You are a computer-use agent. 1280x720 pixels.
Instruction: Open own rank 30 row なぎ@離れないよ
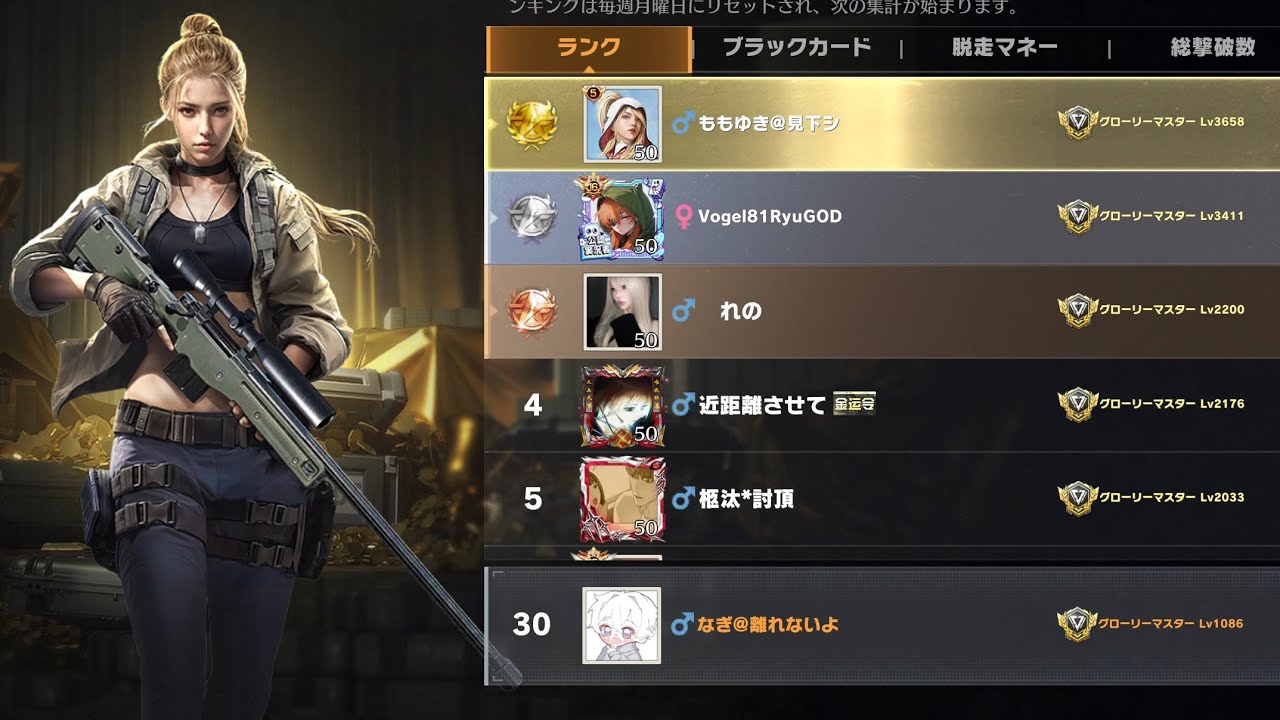coord(880,625)
